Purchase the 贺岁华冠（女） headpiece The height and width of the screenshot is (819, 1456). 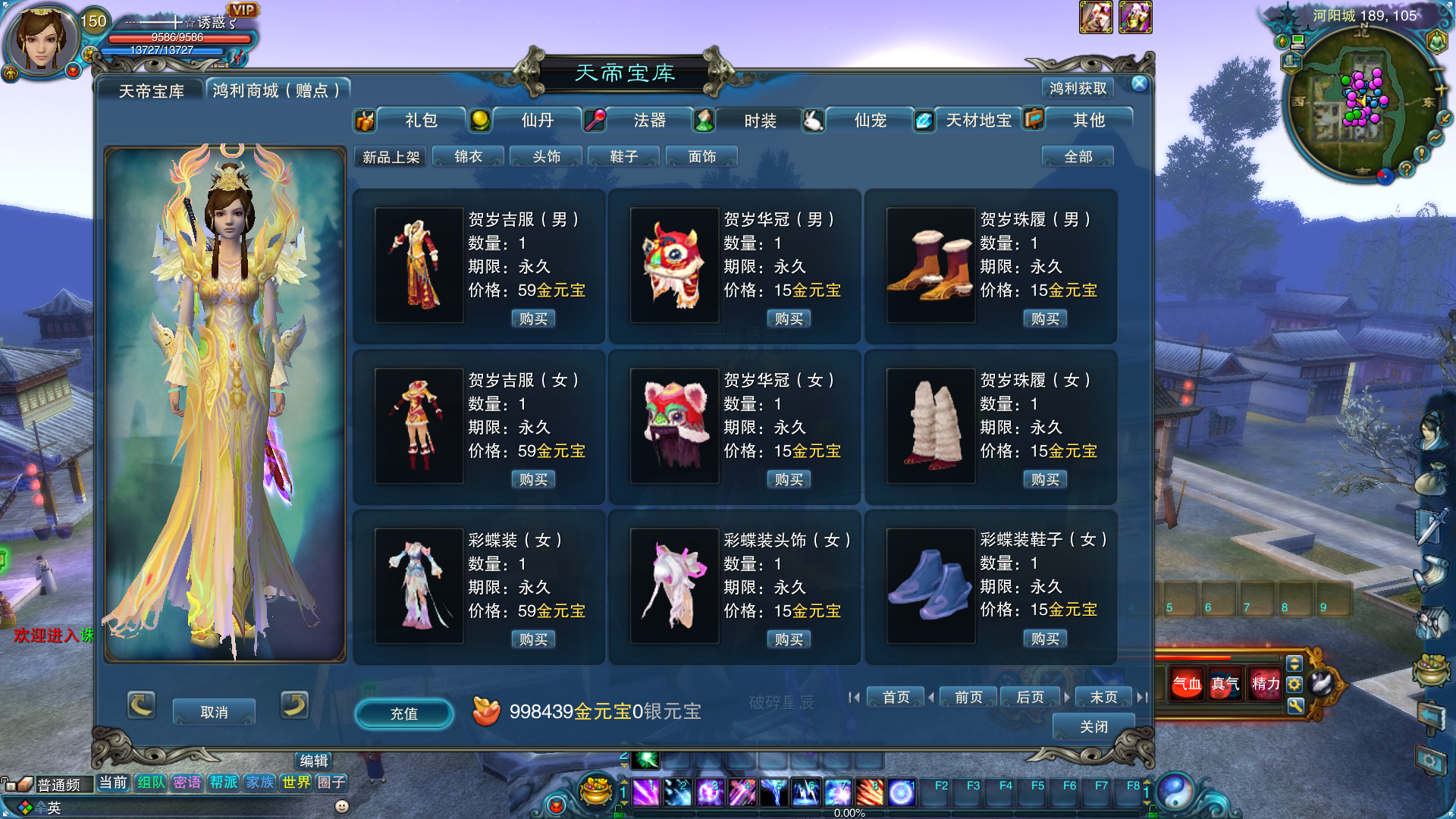tap(789, 480)
